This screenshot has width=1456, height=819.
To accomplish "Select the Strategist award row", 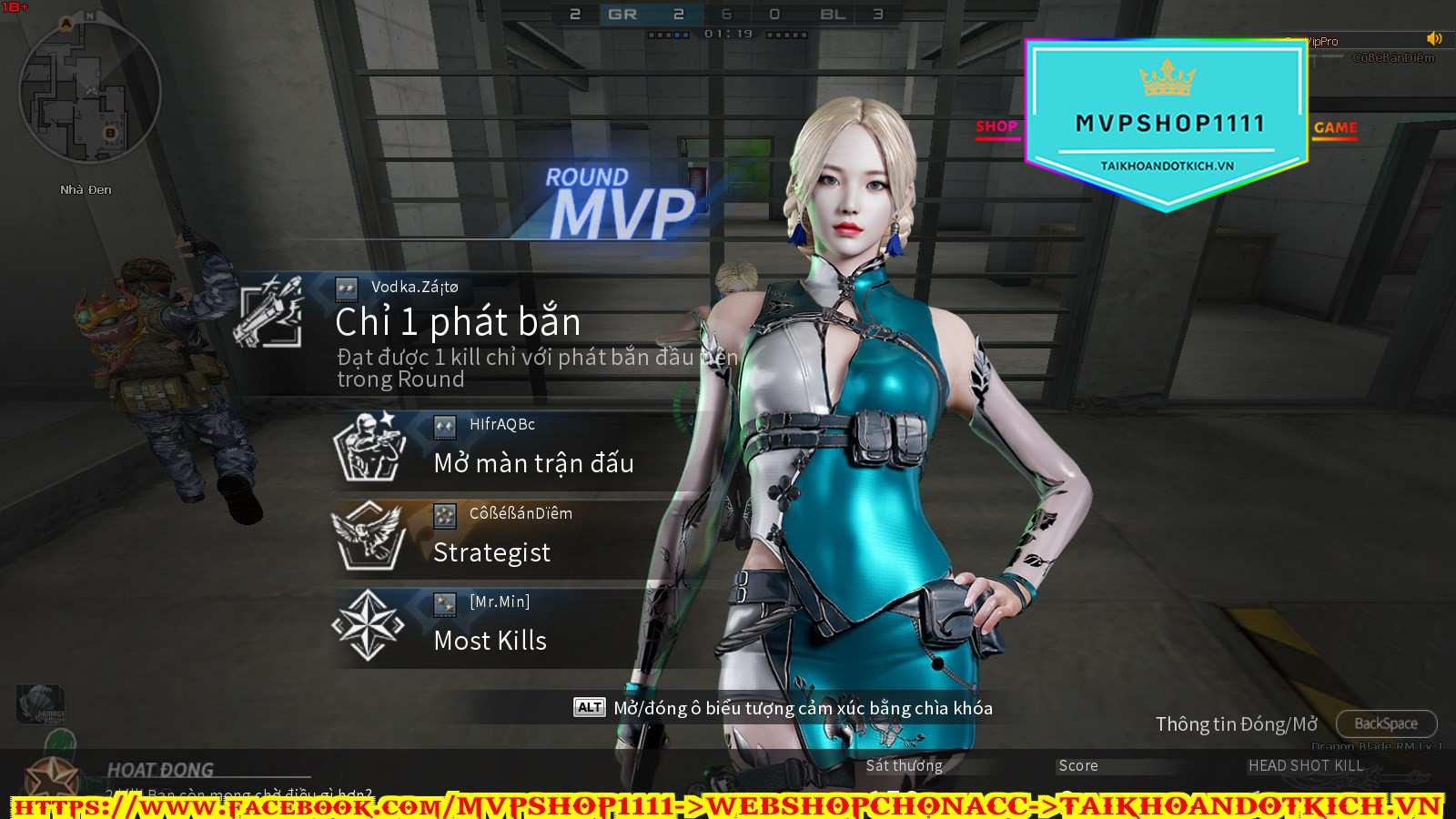I will coord(510,538).
